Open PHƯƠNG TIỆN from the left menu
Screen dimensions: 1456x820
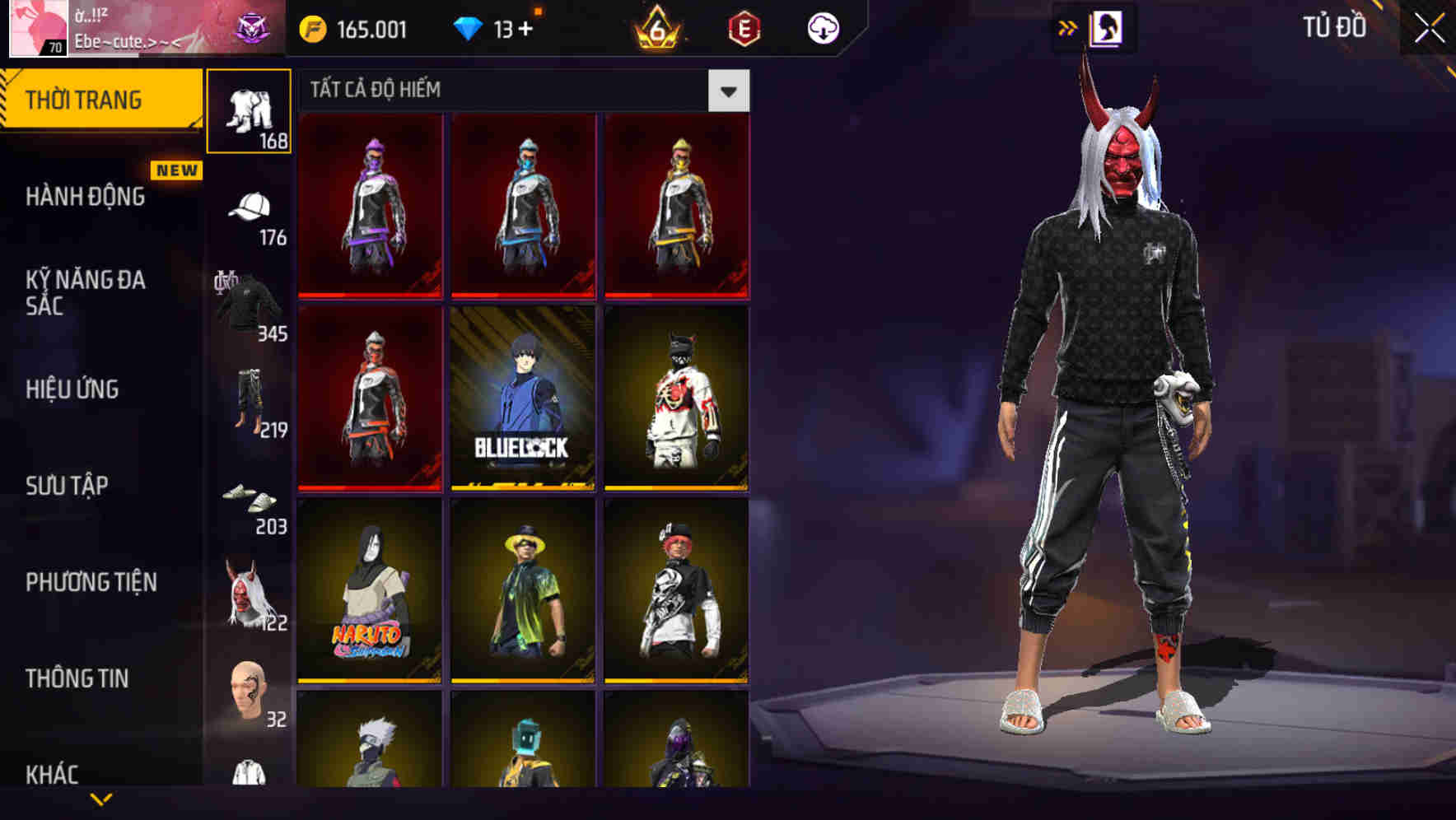[x=91, y=582]
